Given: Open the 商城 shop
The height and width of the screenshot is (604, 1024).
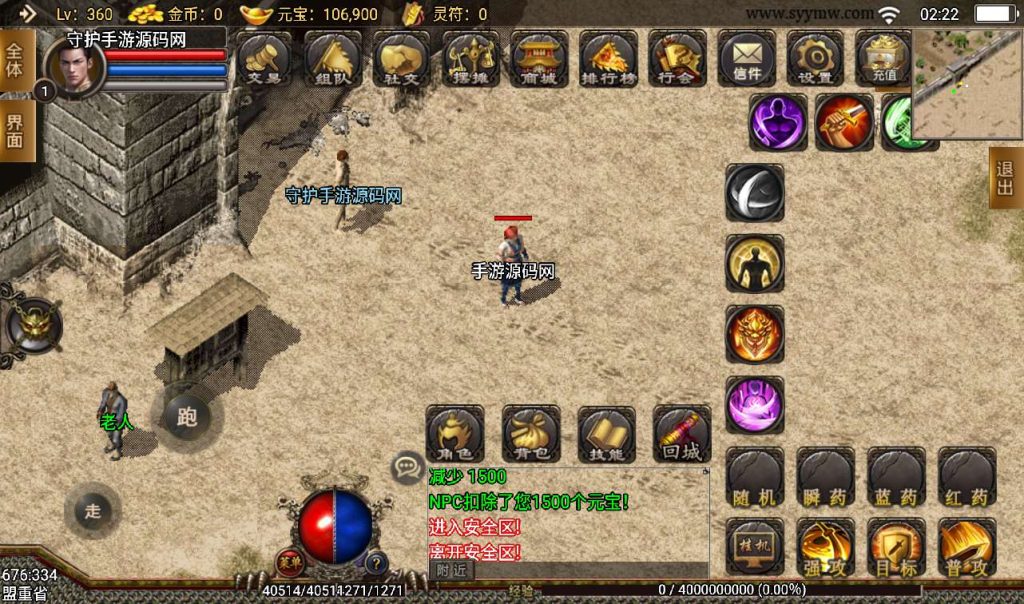Looking at the screenshot, I should (539, 57).
